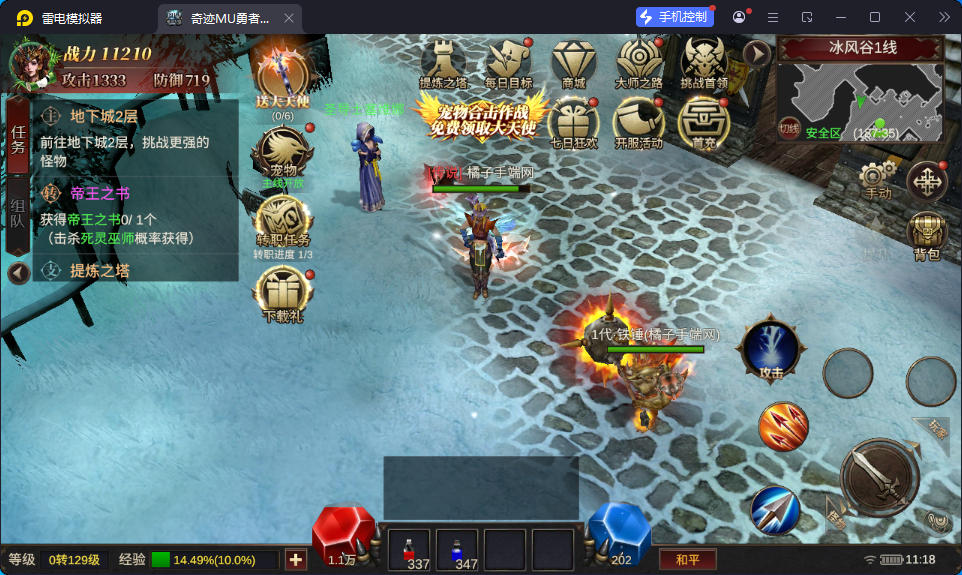Image resolution: width=962 pixels, height=575 pixels.
Task: Open the 大师之路 master path icon
Action: click(x=639, y=62)
